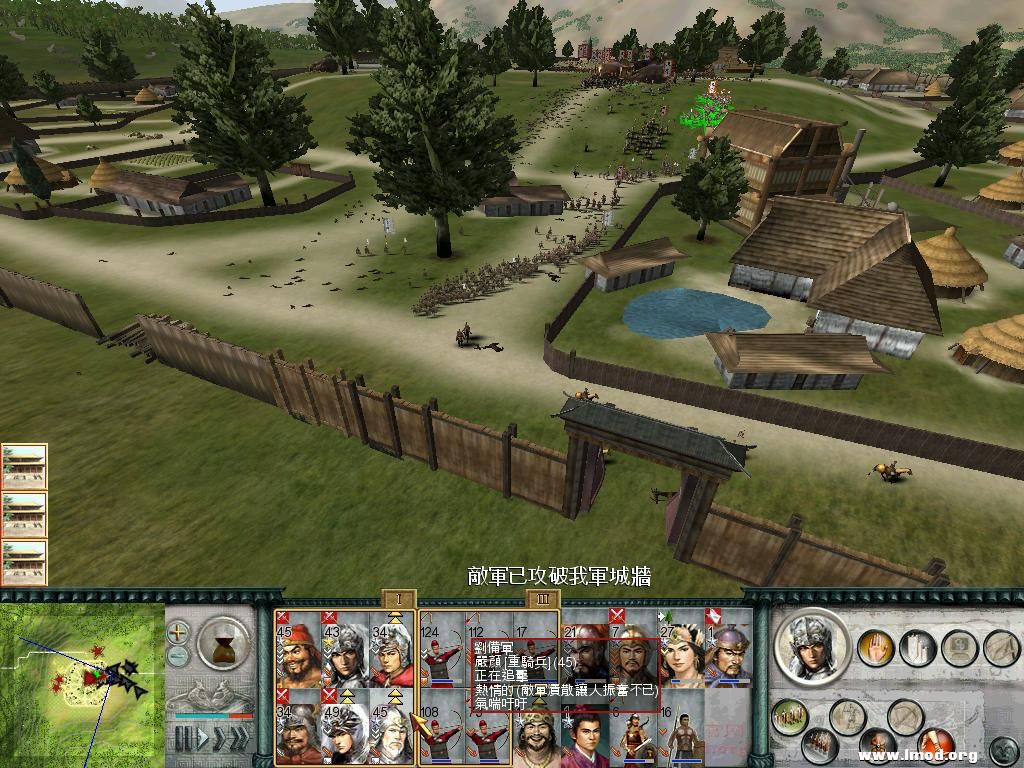Select the white-bearded general card with 45 men
Image resolution: width=1024 pixels, height=768 pixels.
coord(394,727)
